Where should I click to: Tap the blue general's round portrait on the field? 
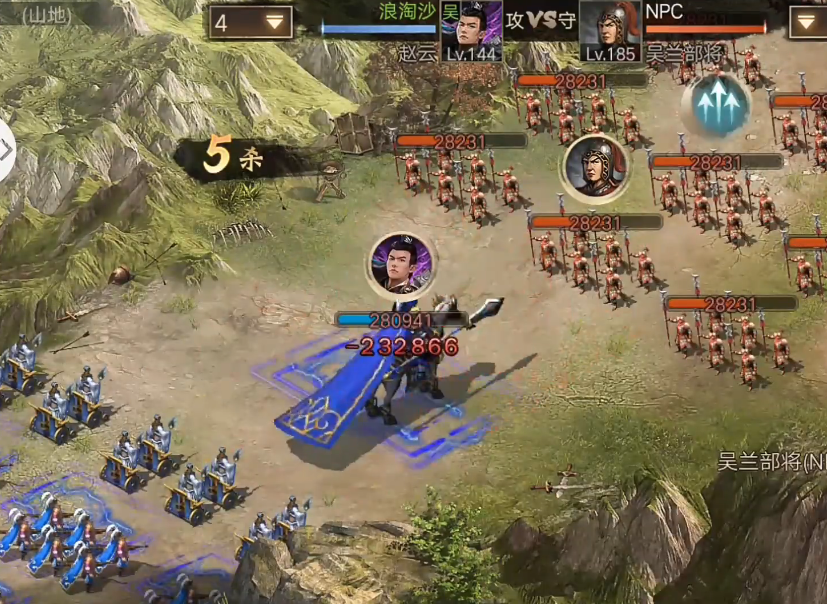(400, 265)
